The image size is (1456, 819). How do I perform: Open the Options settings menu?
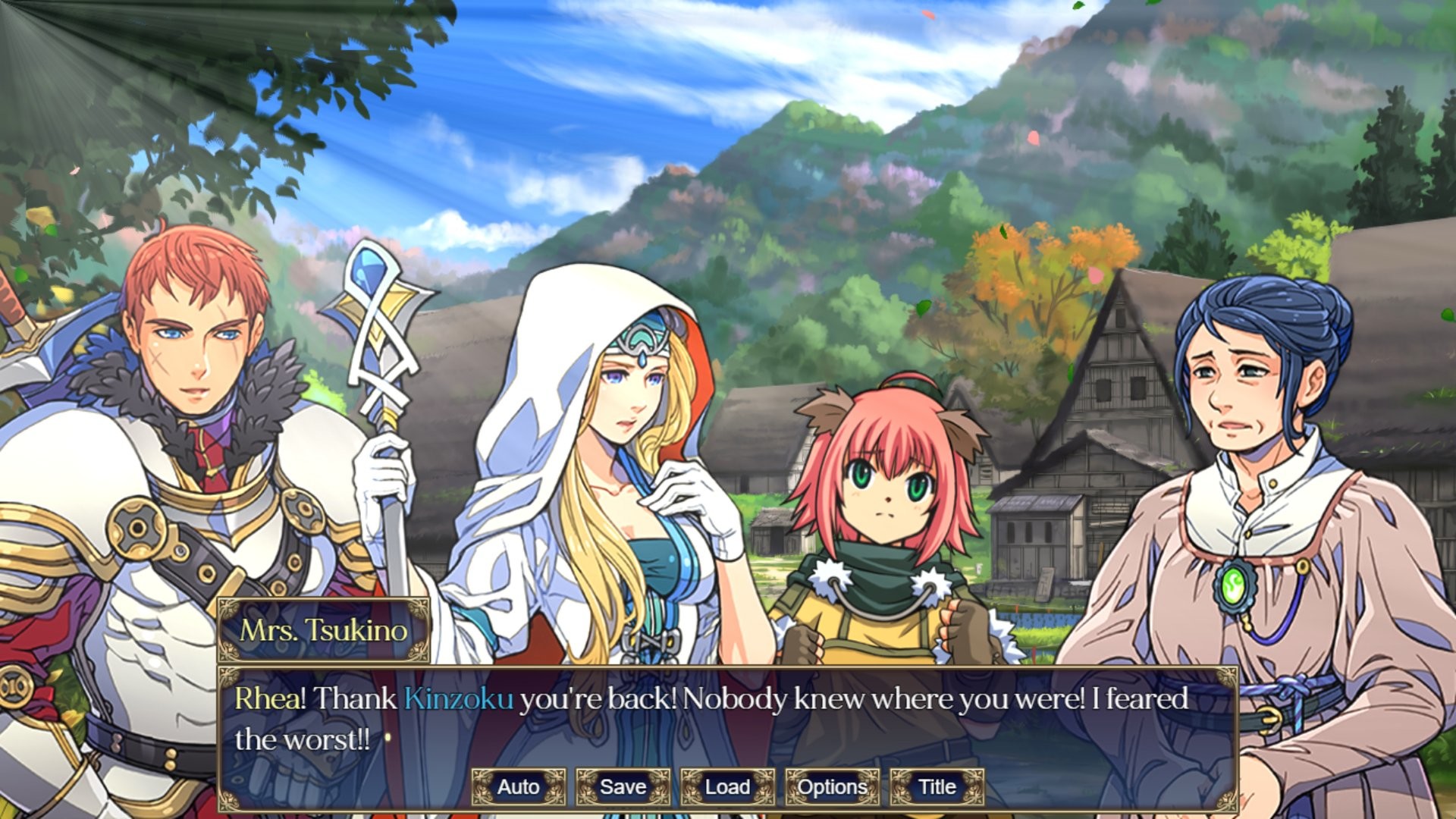pyautogui.click(x=832, y=787)
